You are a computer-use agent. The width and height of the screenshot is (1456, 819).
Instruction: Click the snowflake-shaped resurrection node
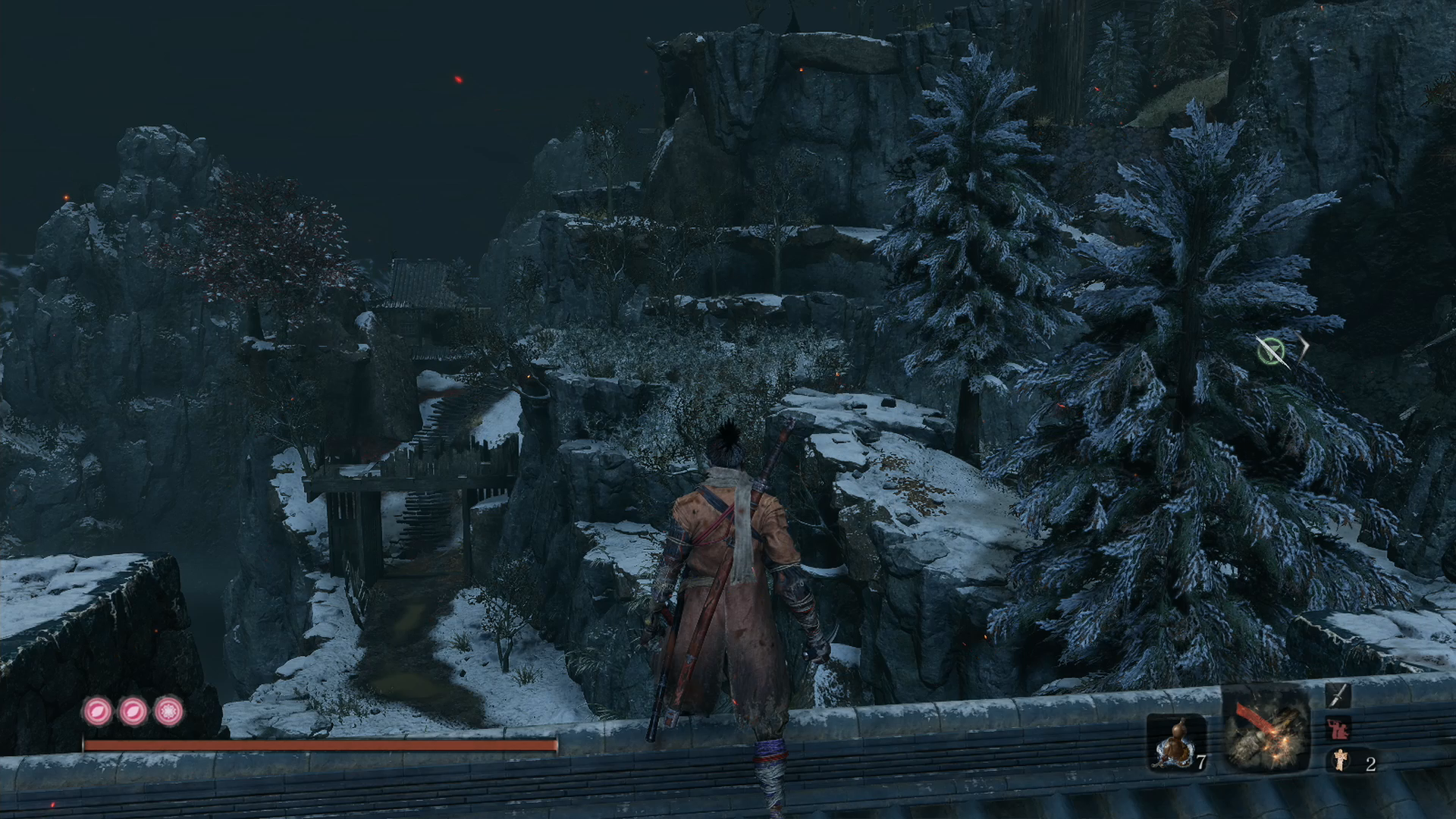click(x=168, y=712)
